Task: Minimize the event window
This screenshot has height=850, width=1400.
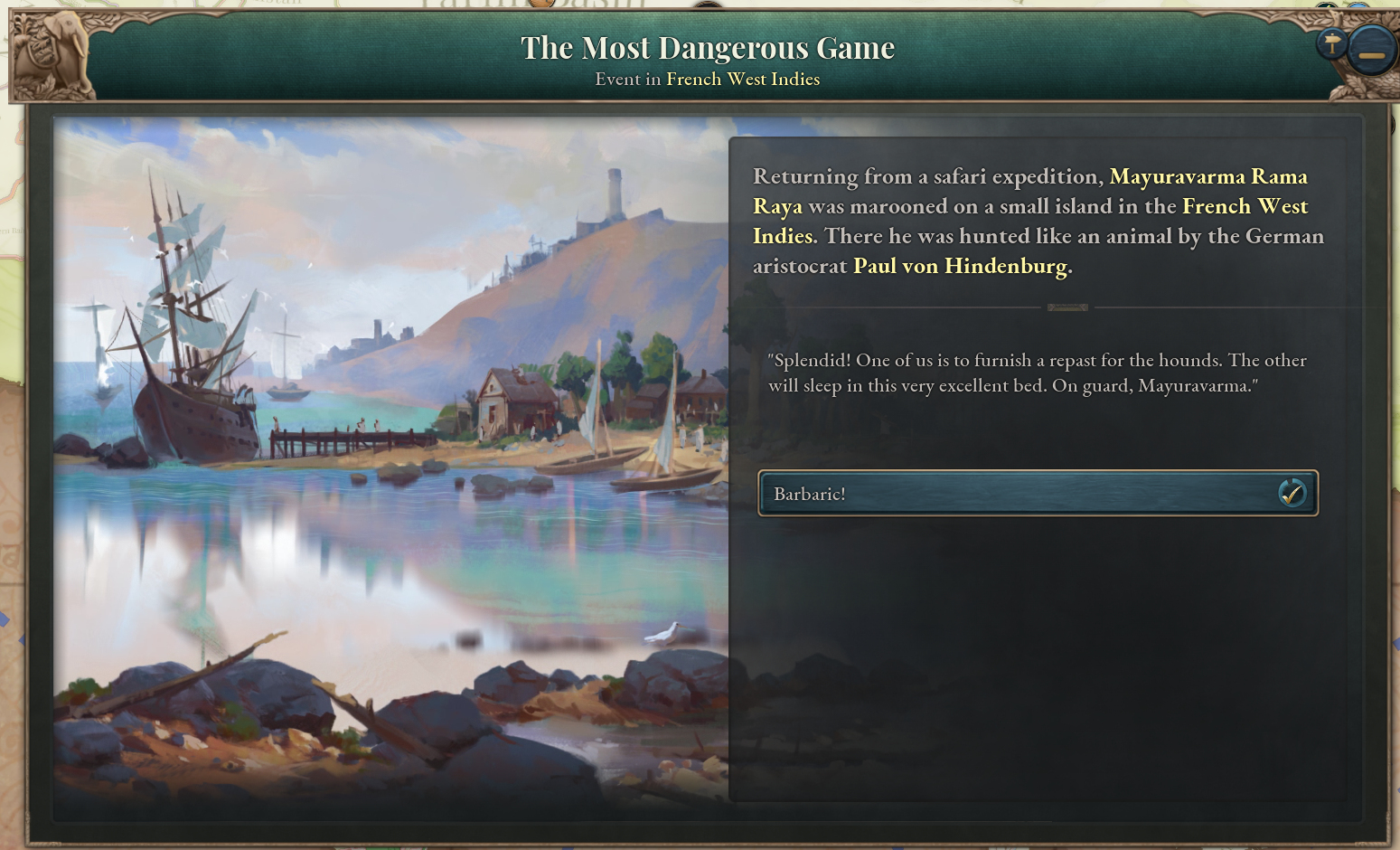Action: pos(1370,52)
